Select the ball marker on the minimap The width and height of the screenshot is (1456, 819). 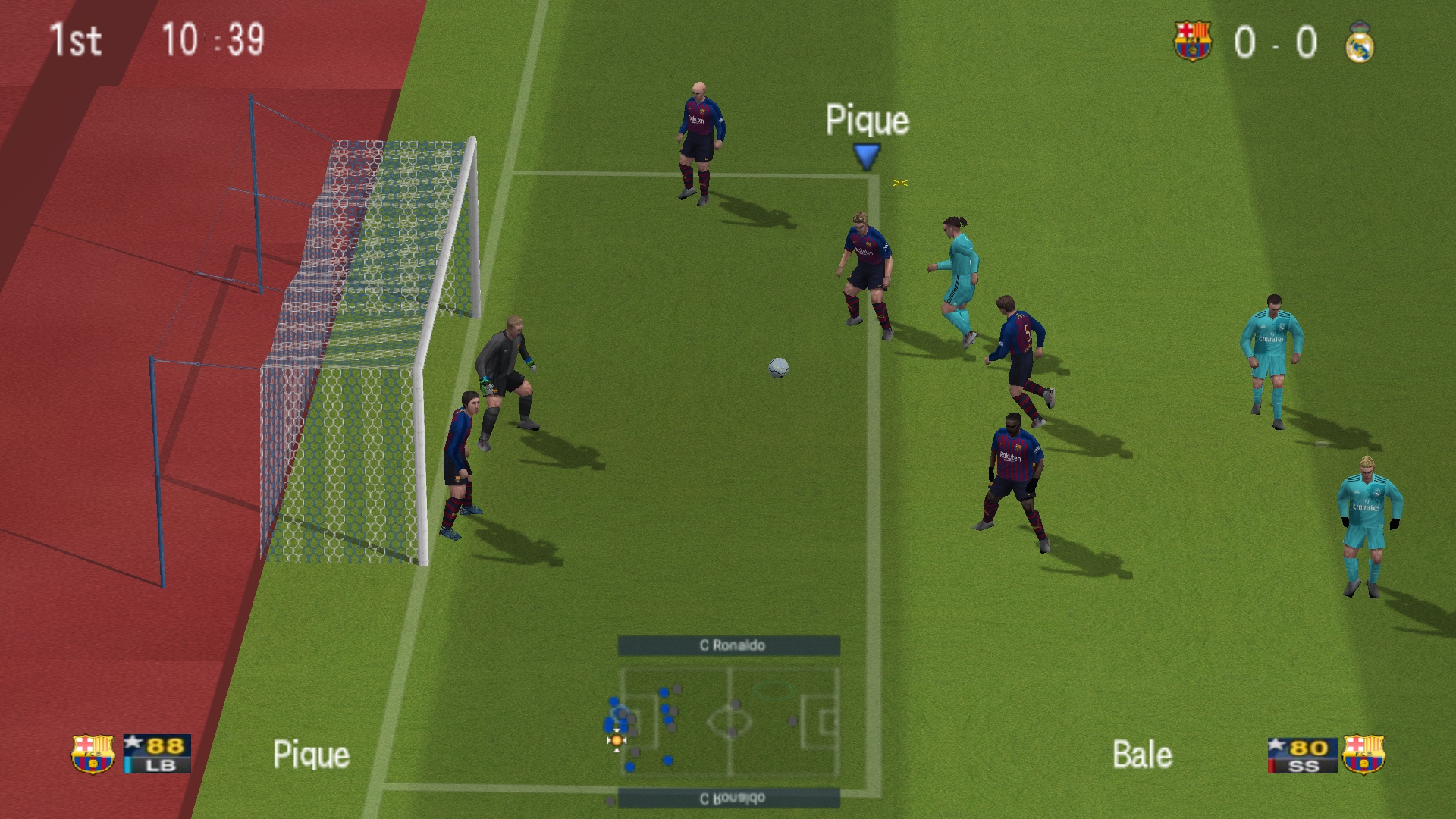pos(617,739)
